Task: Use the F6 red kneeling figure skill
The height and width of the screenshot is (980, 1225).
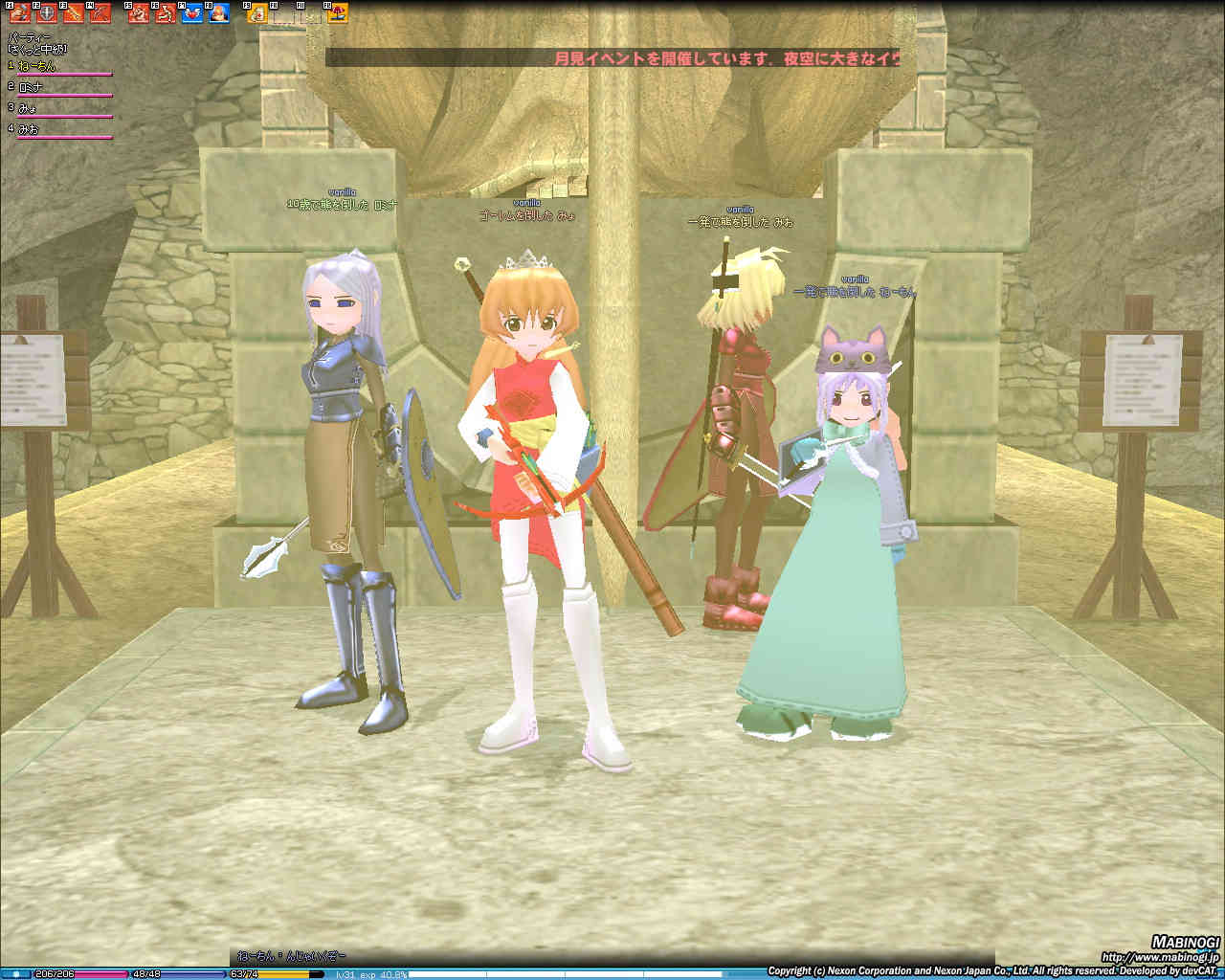Action: click(x=166, y=13)
